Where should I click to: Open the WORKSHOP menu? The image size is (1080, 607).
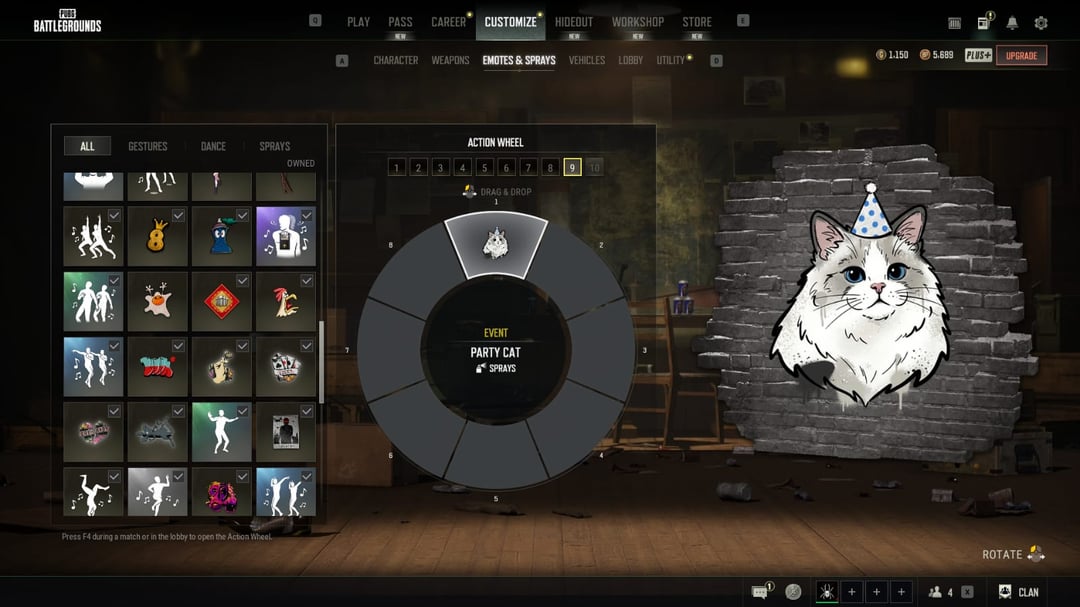coord(638,22)
